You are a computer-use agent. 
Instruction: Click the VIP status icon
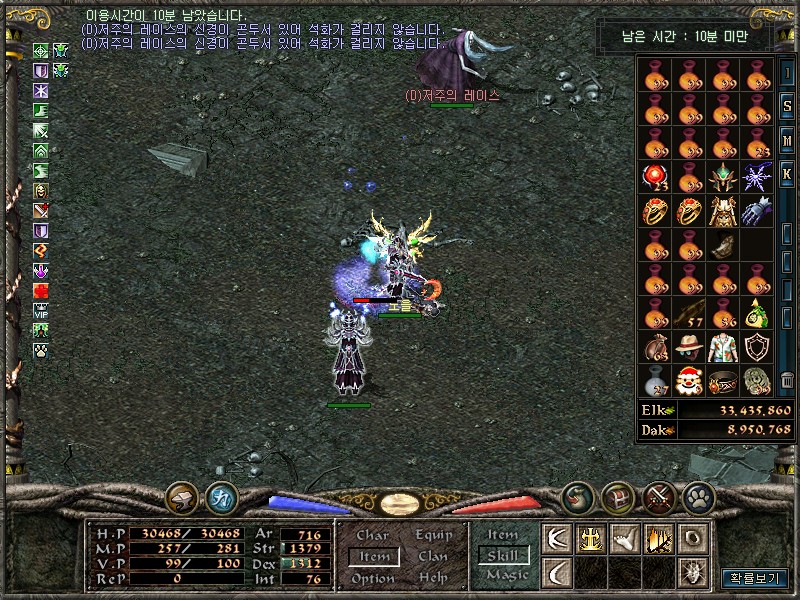point(41,310)
